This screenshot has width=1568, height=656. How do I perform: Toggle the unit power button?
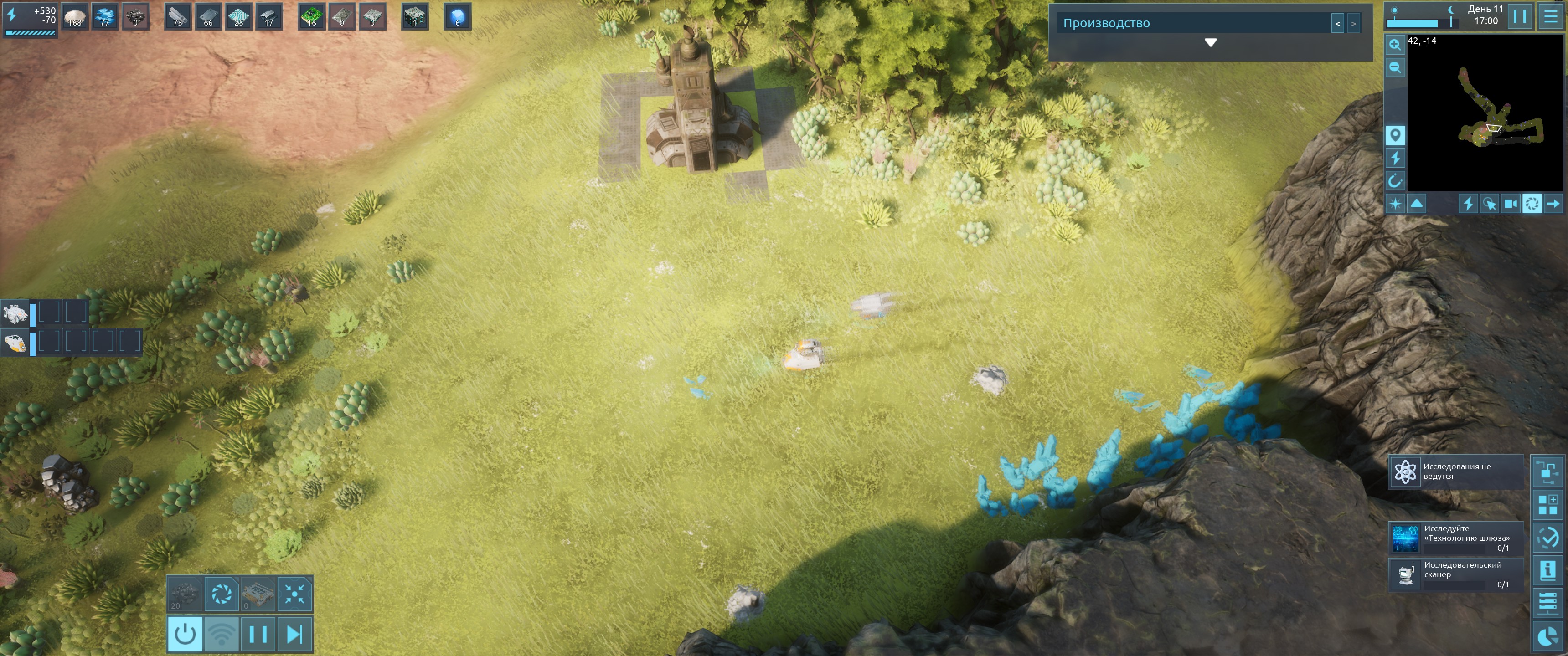click(x=185, y=634)
